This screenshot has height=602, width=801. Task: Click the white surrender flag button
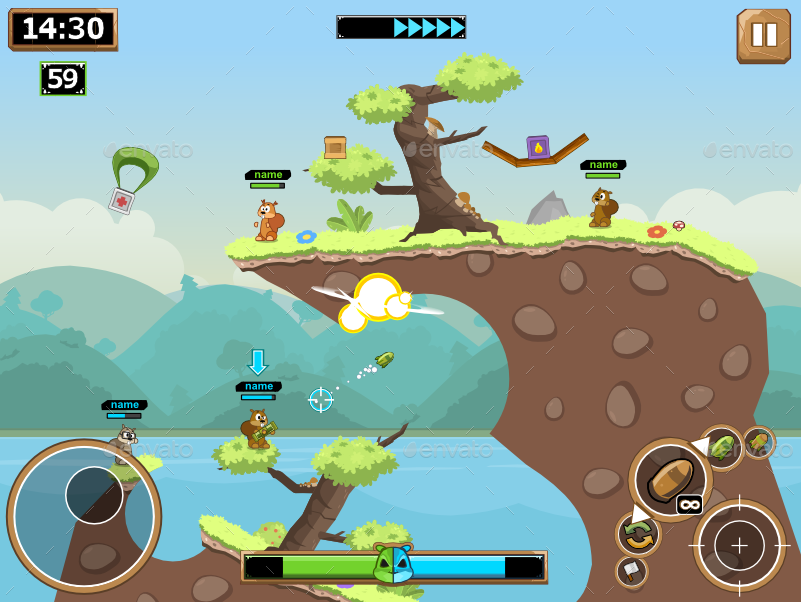(631, 571)
